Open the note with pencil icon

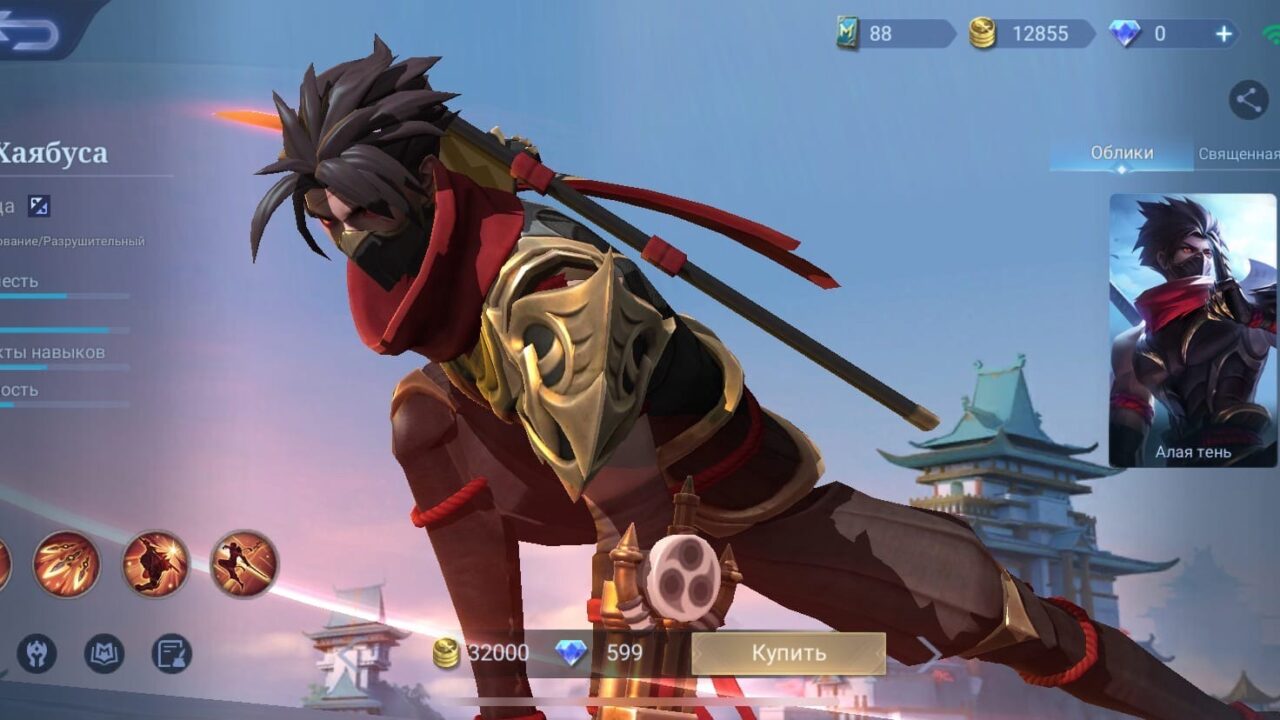(171, 654)
